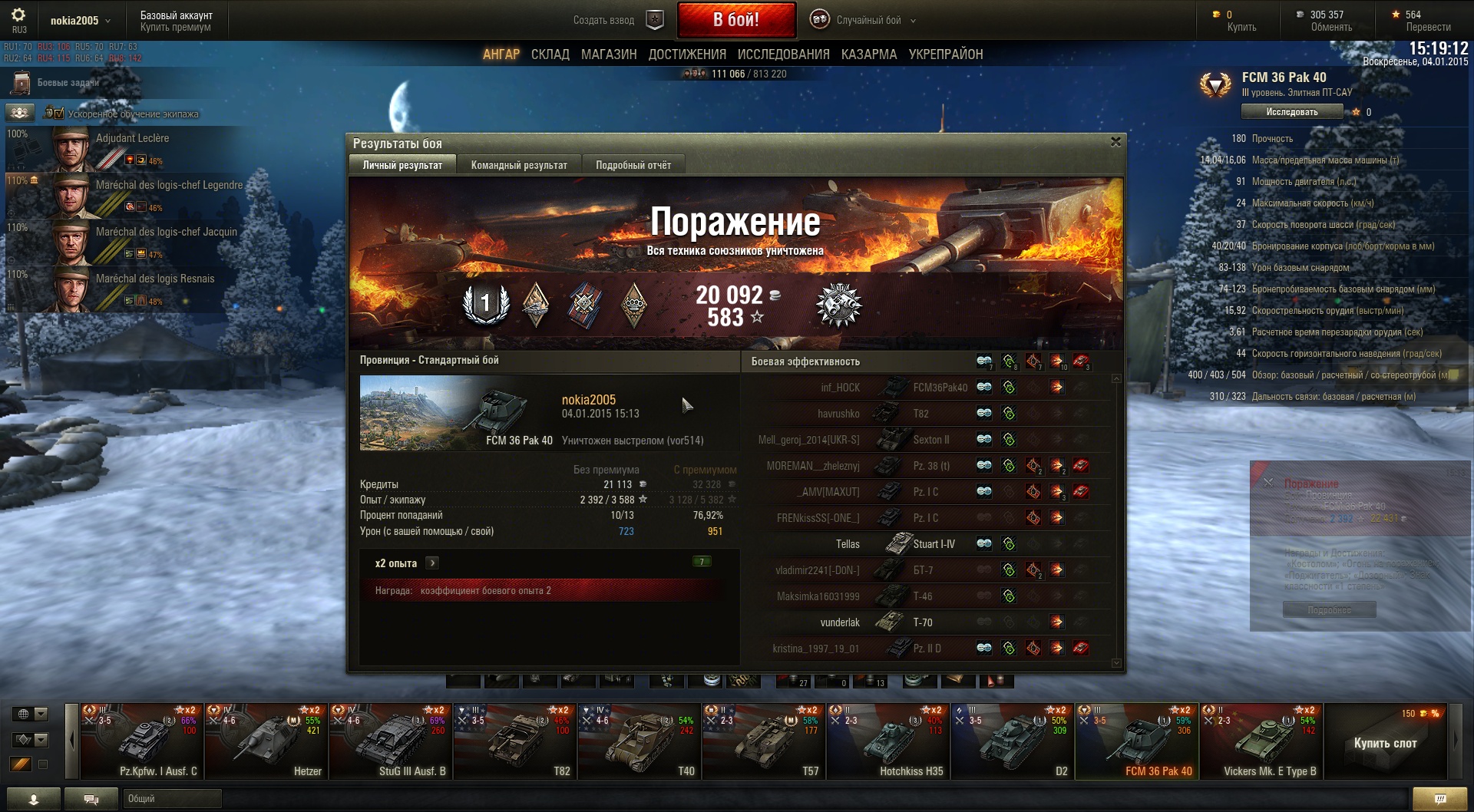Open the Подробный отчёт tab
1474x812 pixels.
[633, 165]
